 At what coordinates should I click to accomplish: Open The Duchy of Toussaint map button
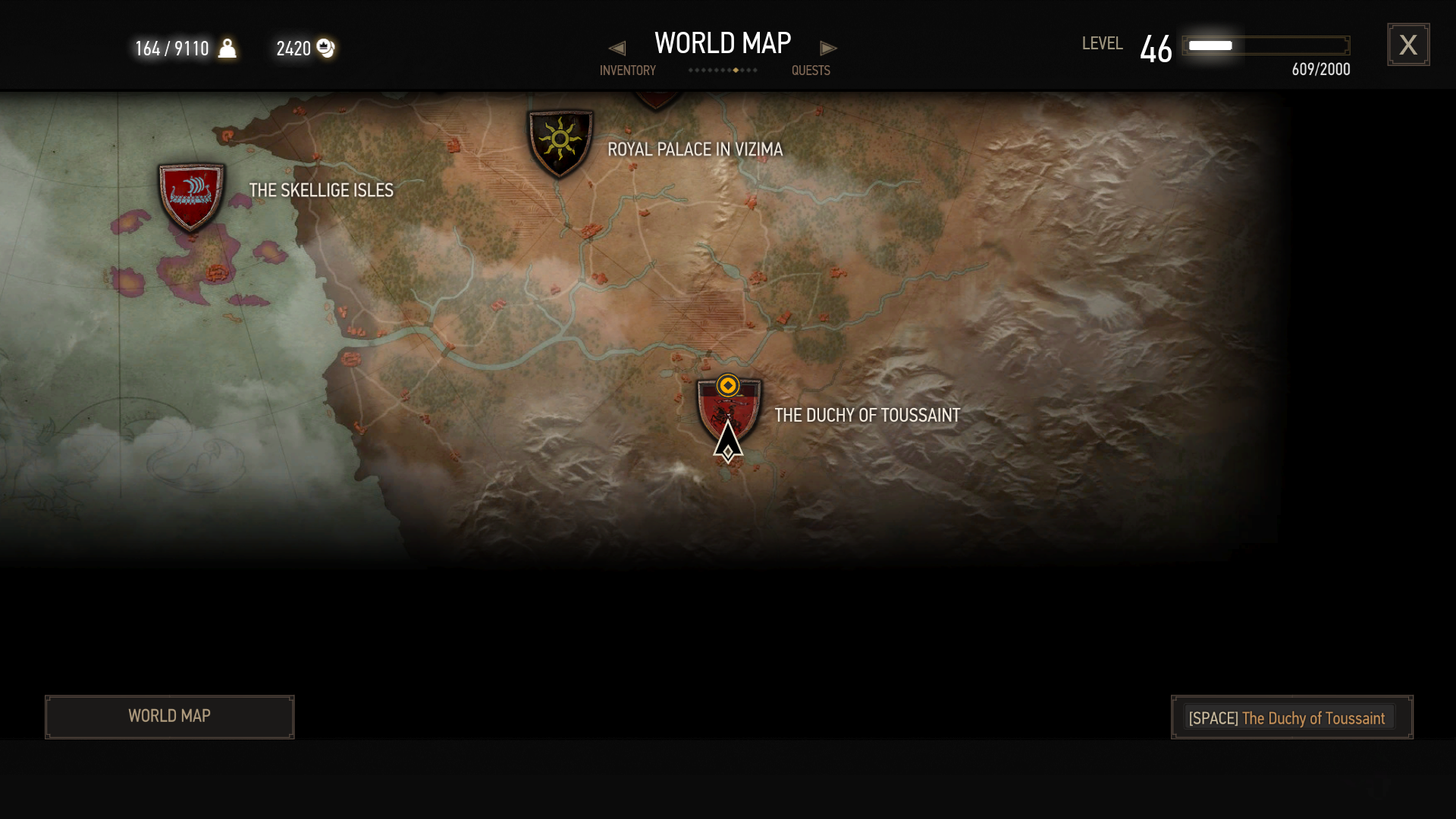coord(1291,717)
